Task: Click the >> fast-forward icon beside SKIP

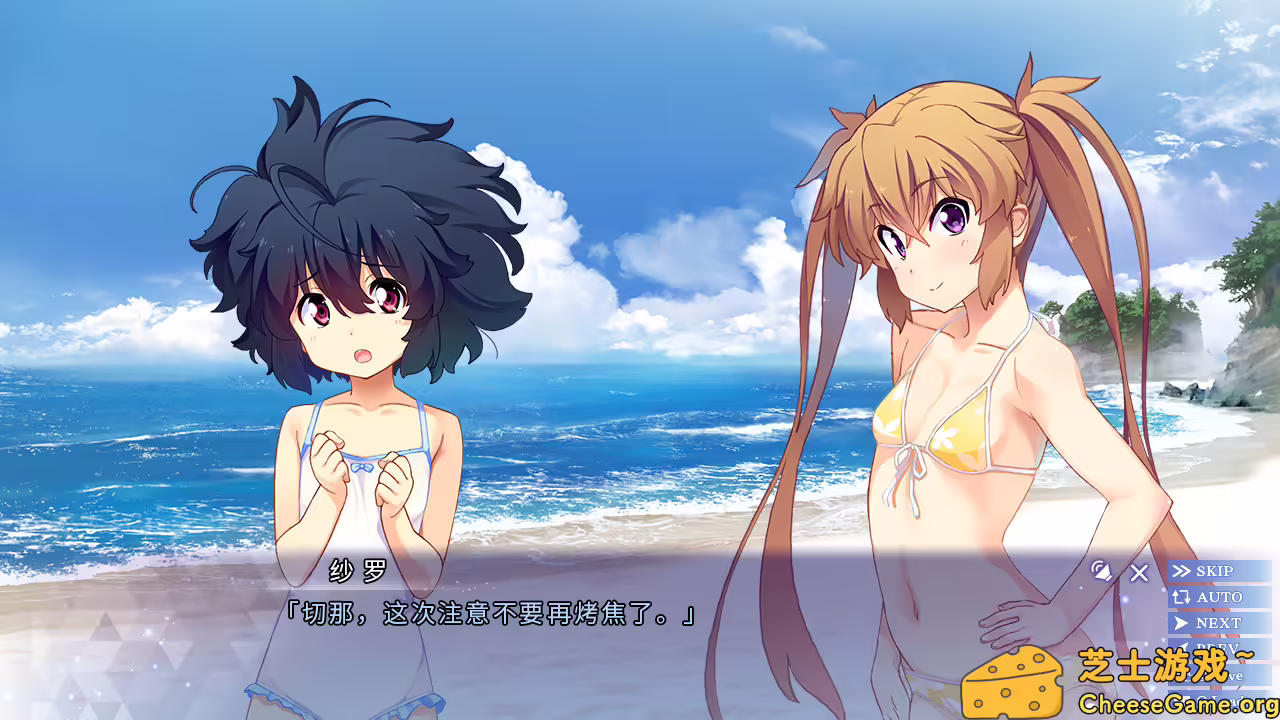Action: click(x=1183, y=571)
